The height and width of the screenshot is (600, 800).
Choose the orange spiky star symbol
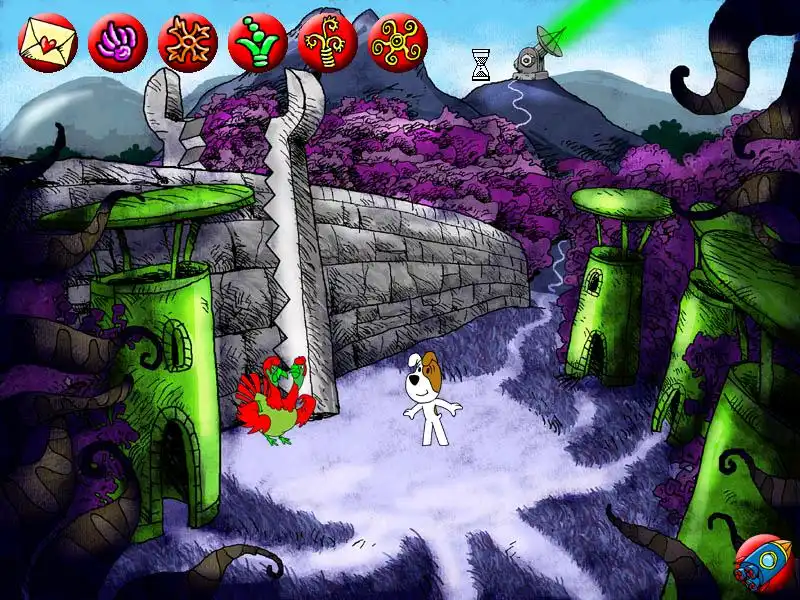pos(187,41)
